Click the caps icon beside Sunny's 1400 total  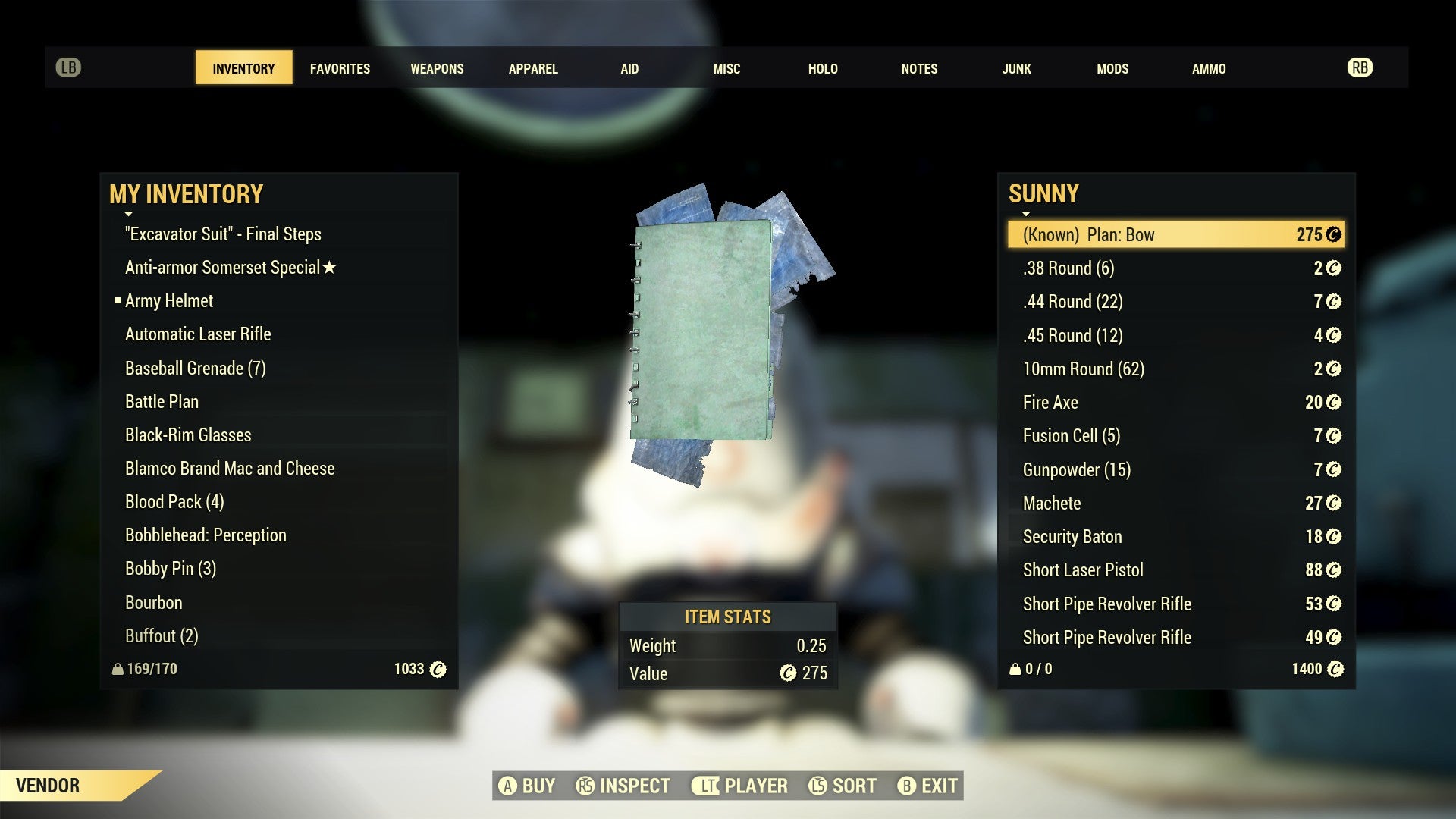(x=1337, y=669)
